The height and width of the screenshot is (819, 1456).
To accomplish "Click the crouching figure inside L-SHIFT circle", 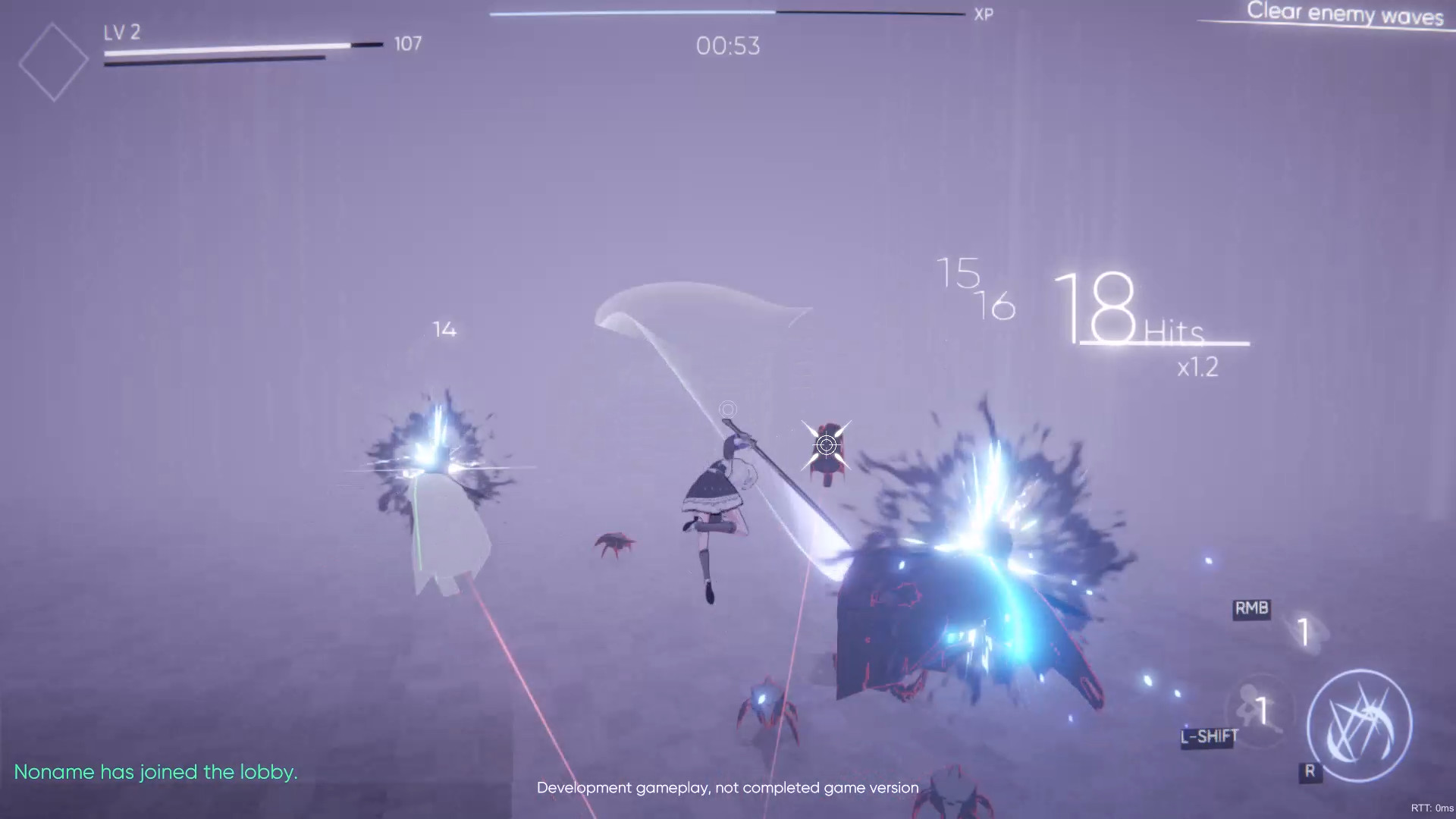I will click(1255, 709).
